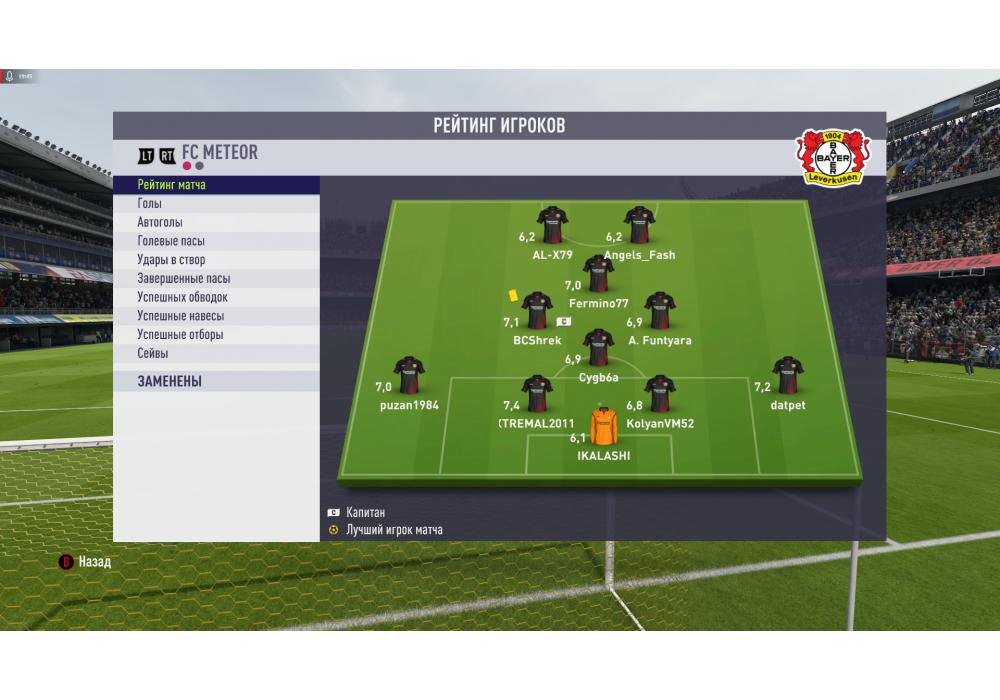Show the Голевые пасы stat
This screenshot has width=1000, height=700.
point(216,241)
